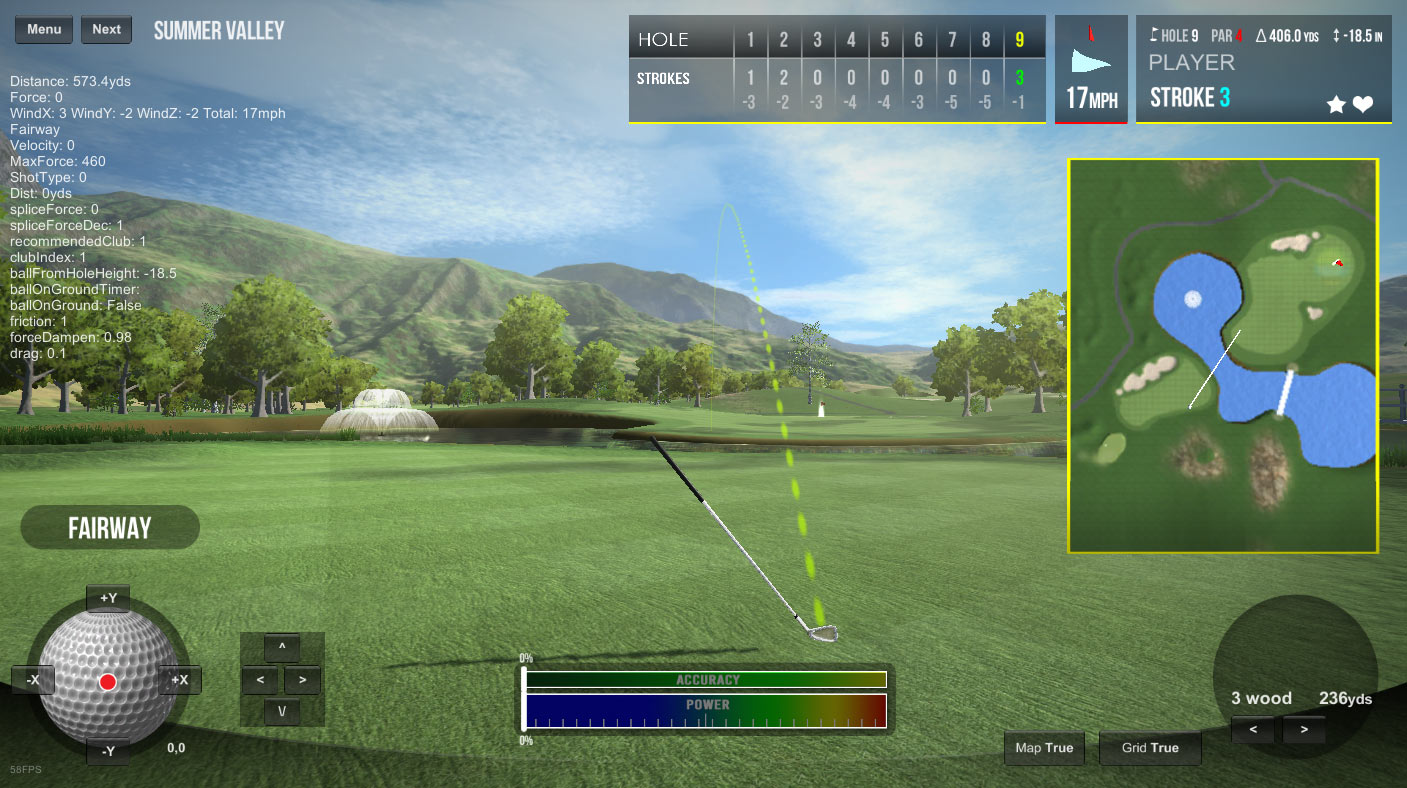Viewport: 1407px width, 788px height.
Task: Click the course overview minimap
Action: 1223,355
